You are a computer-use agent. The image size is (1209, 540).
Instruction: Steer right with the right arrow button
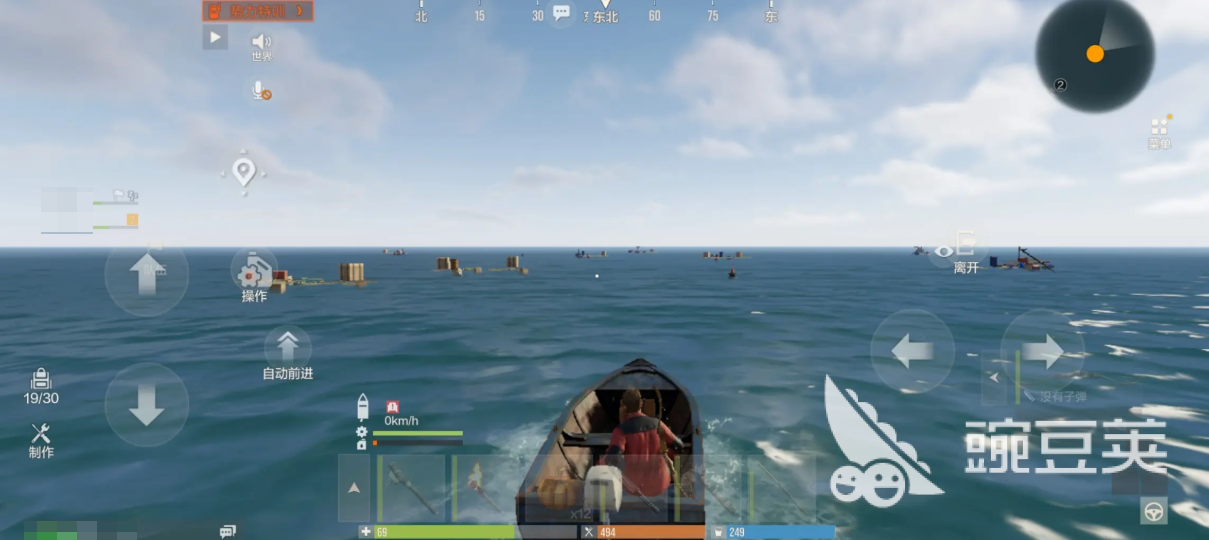[1042, 351]
